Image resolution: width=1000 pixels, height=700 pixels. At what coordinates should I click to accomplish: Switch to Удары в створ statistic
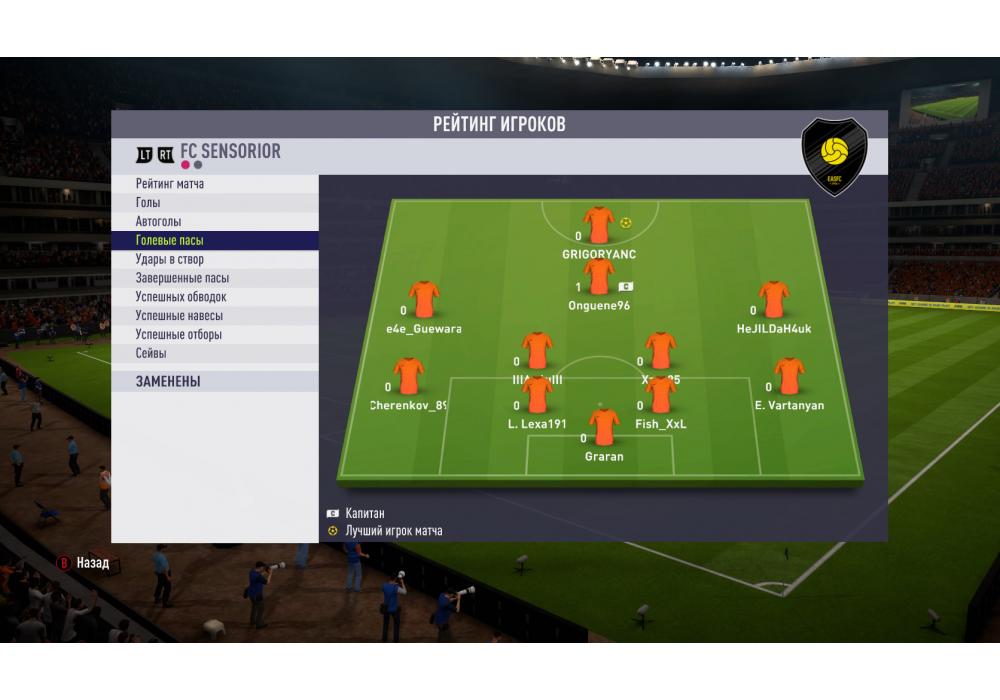coord(170,260)
